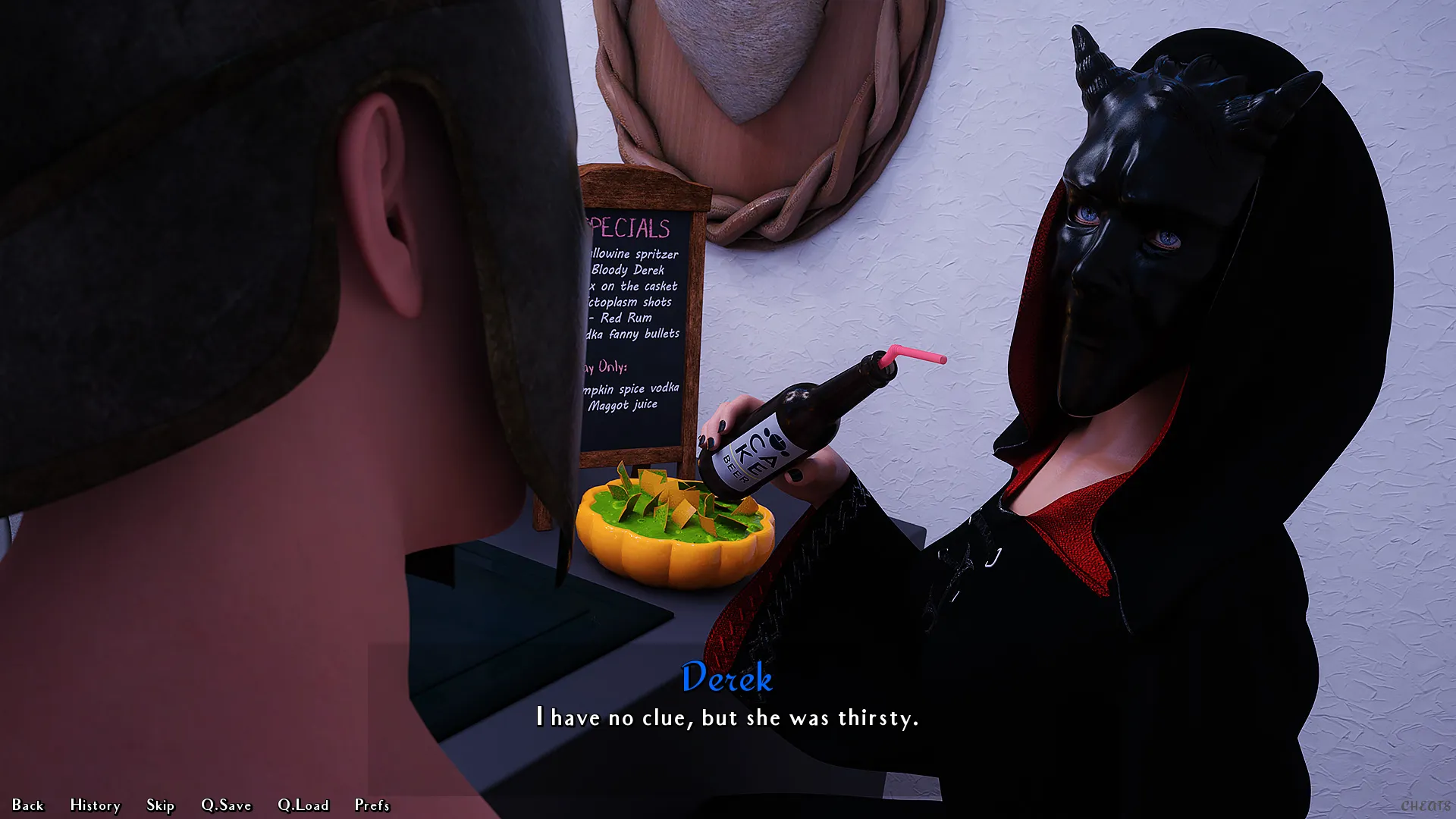Click the 'Ectoplasm shots' special

click(629, 302)
